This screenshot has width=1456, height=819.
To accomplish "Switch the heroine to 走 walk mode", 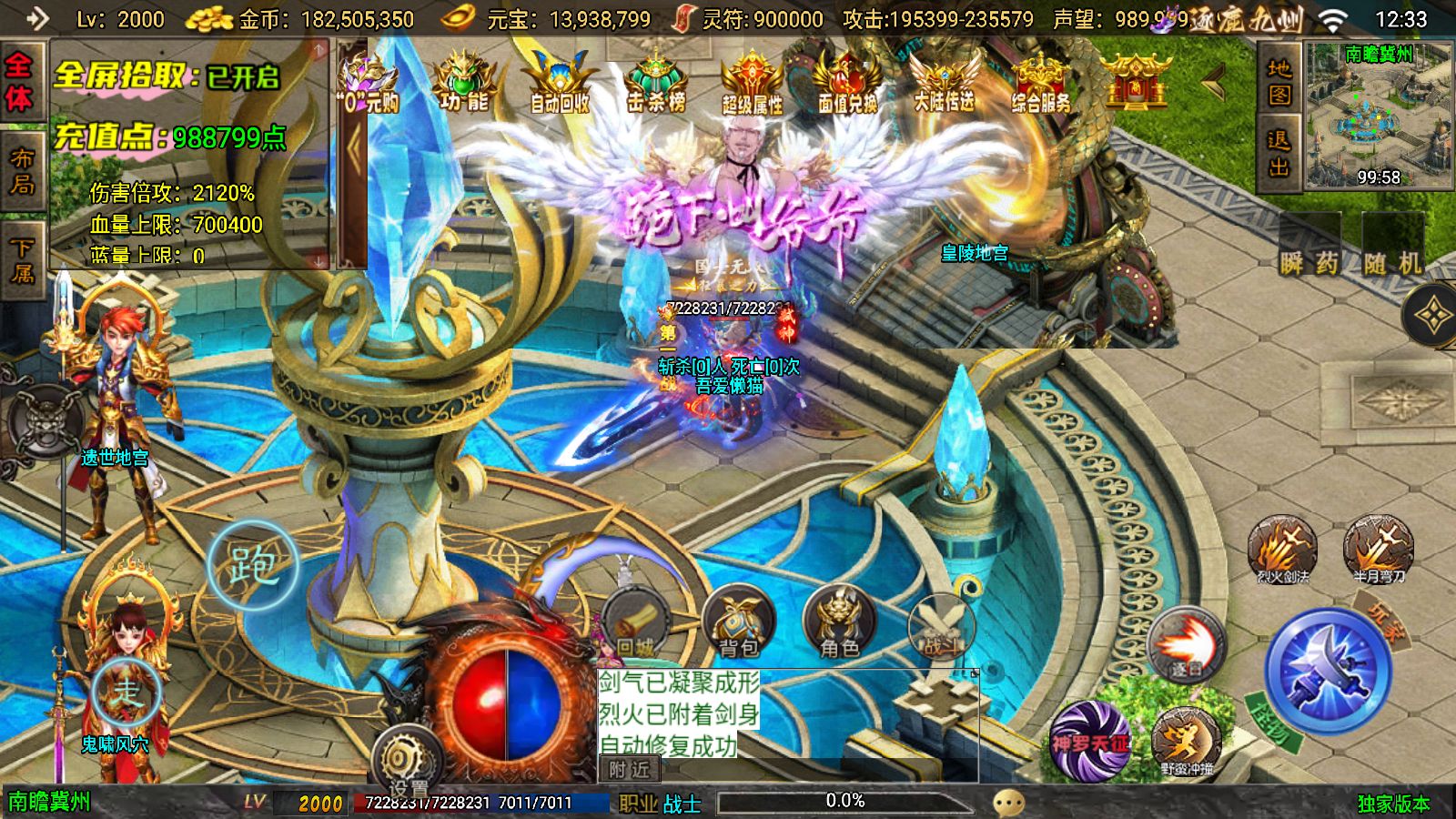I will pos(127,692).
